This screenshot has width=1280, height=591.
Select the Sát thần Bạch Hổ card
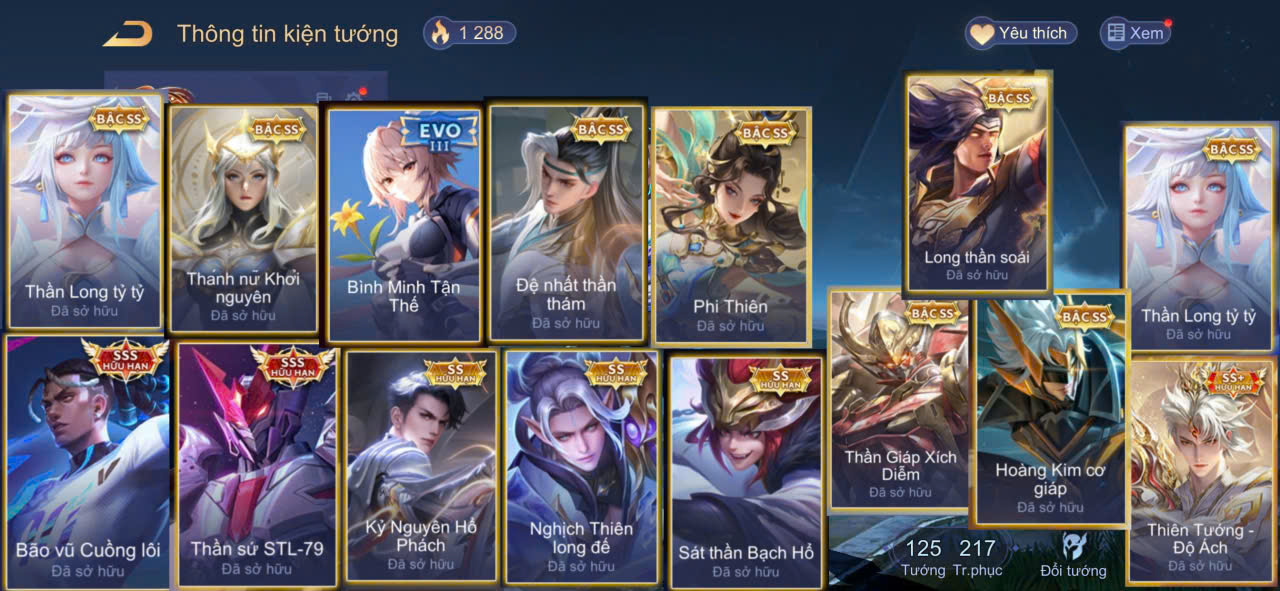tap(746, 470)
